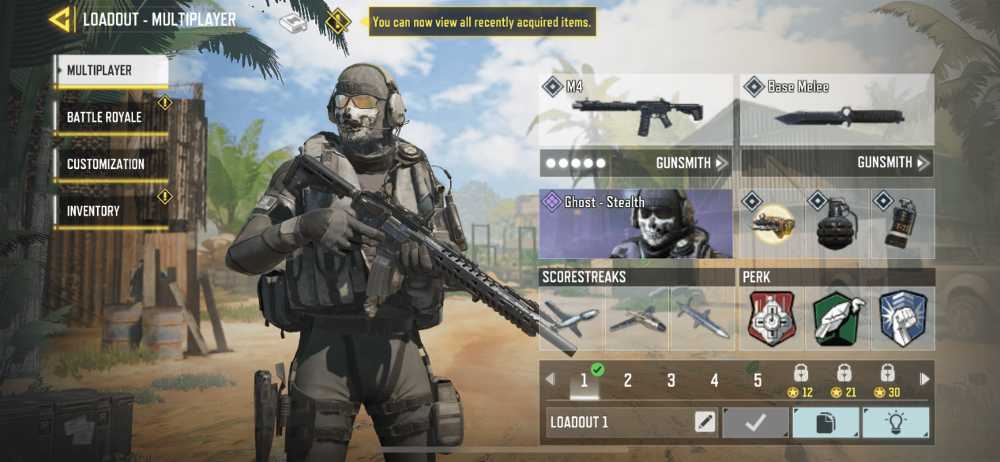Image resolution: width=1000 pixels, height=462 pixels.
Task: Select the Base Melee weapon slot
Action: [x=837, y=110]
